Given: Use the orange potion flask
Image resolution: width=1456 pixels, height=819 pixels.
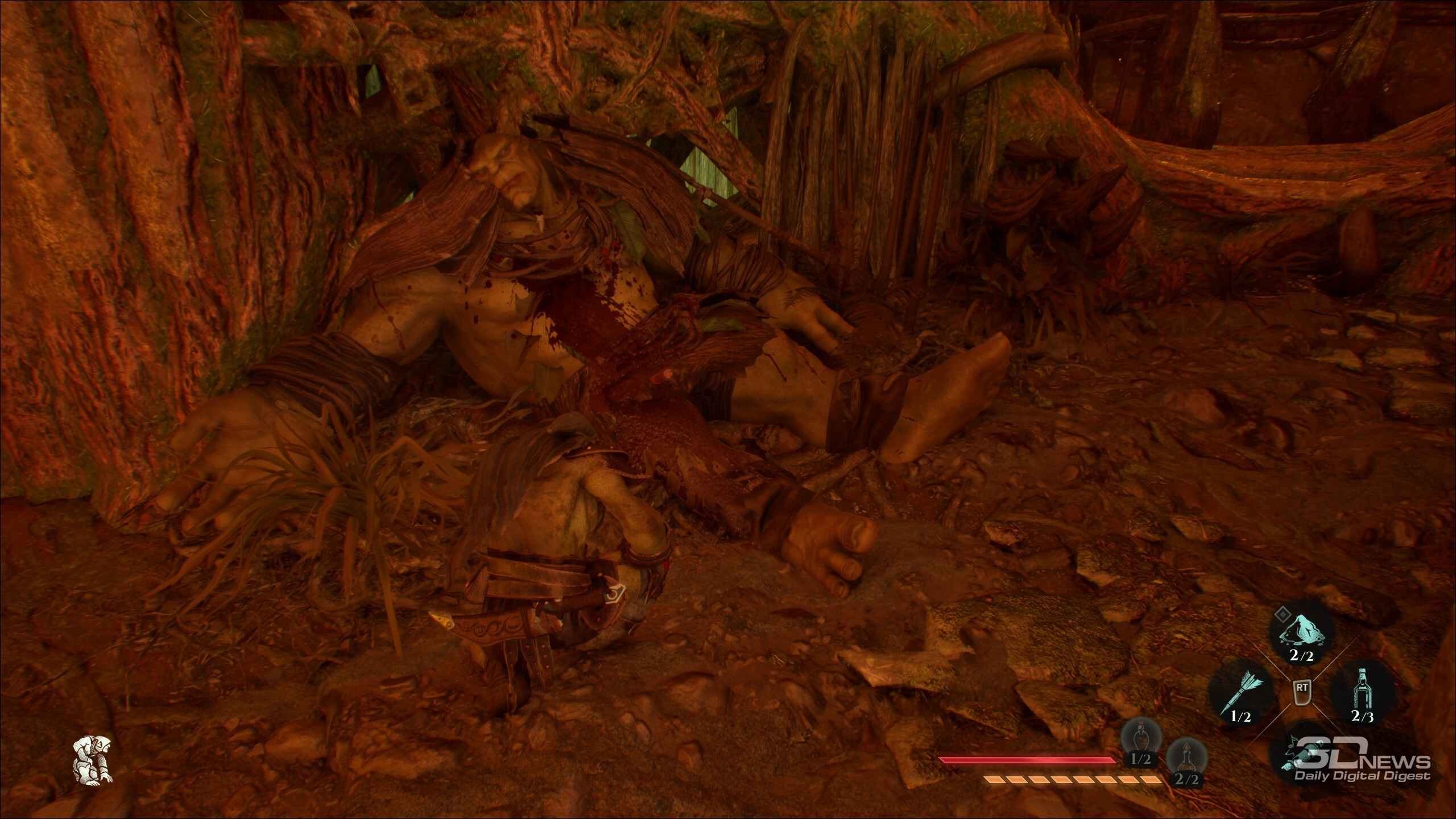Looking at the screenshot, I should tap(1186, 761).
